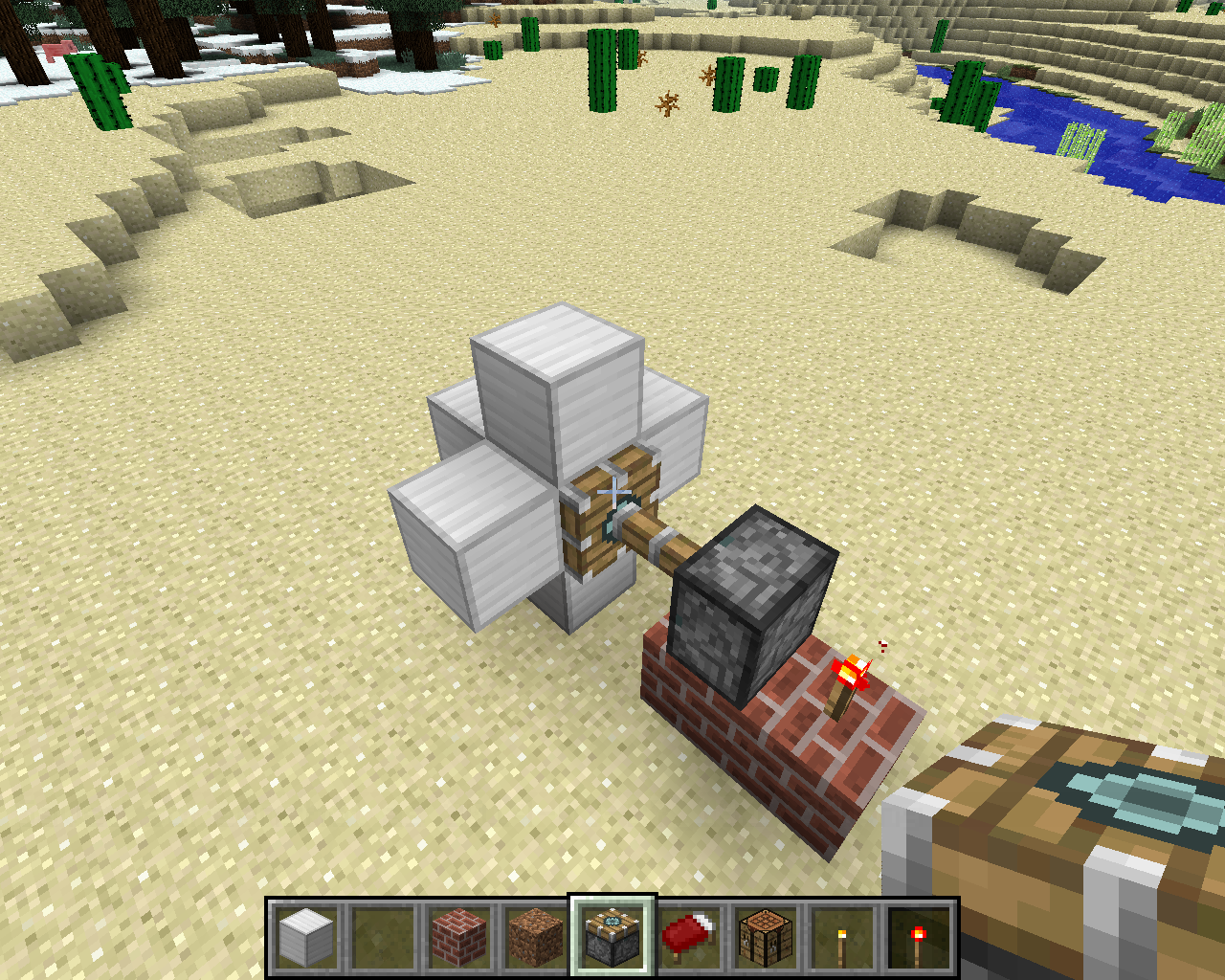This screenshot has height=980, width=1225.
Task: Choose the brick block in the hotbar
Action: (459, 936)
